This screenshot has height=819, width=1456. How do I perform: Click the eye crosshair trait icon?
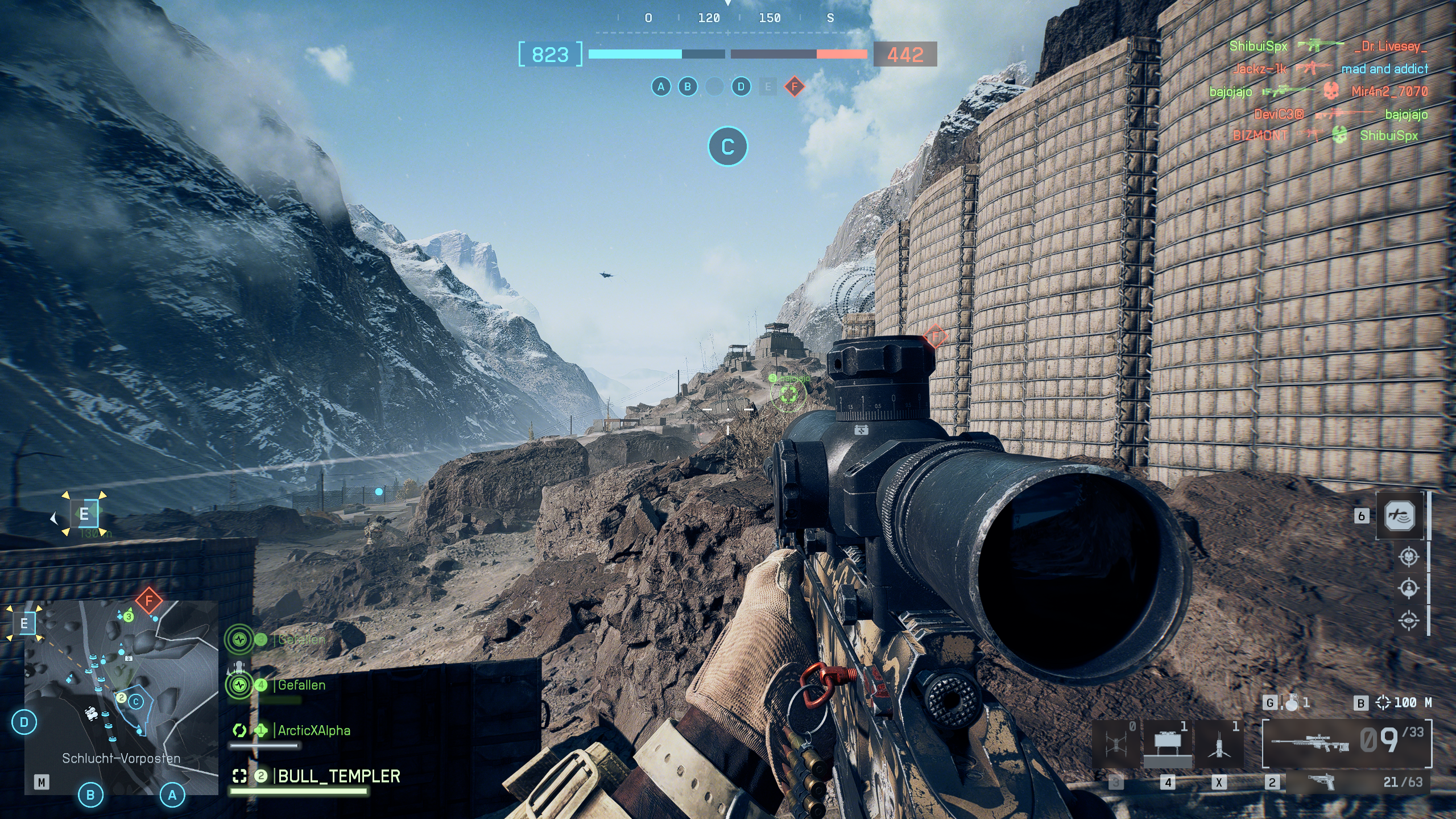coord(1408,620)
